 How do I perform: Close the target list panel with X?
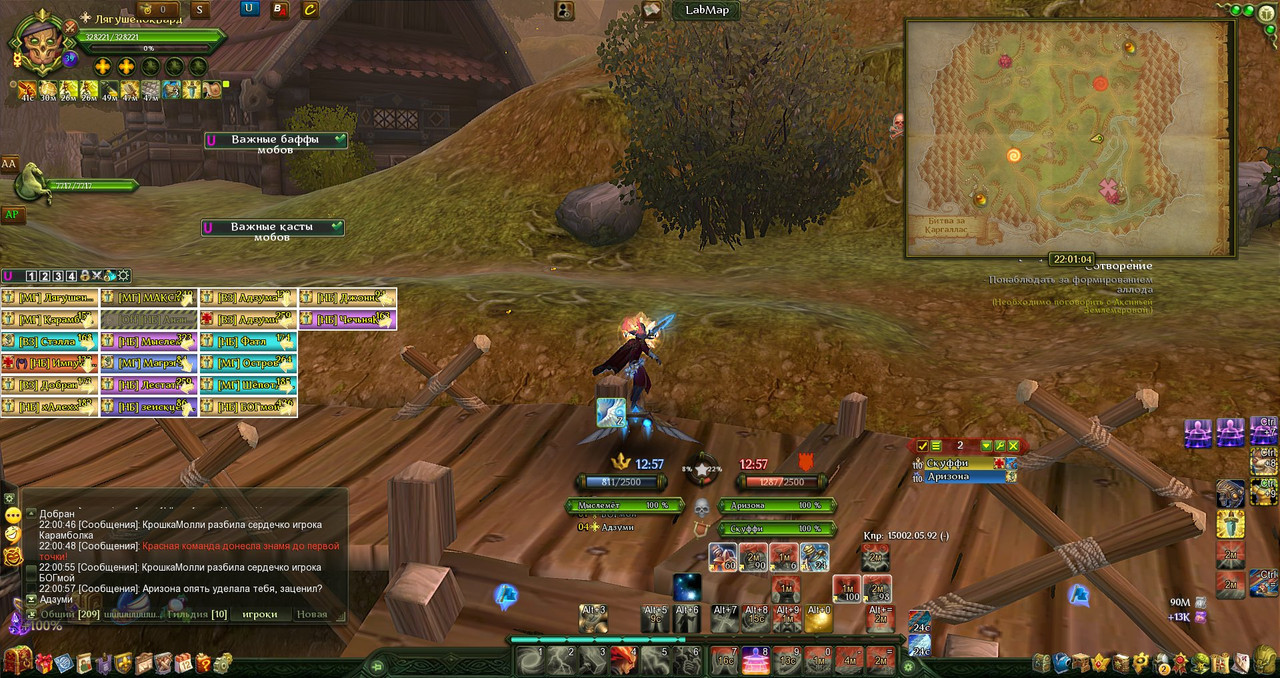pyautogui.click(x=1013, y=446)
